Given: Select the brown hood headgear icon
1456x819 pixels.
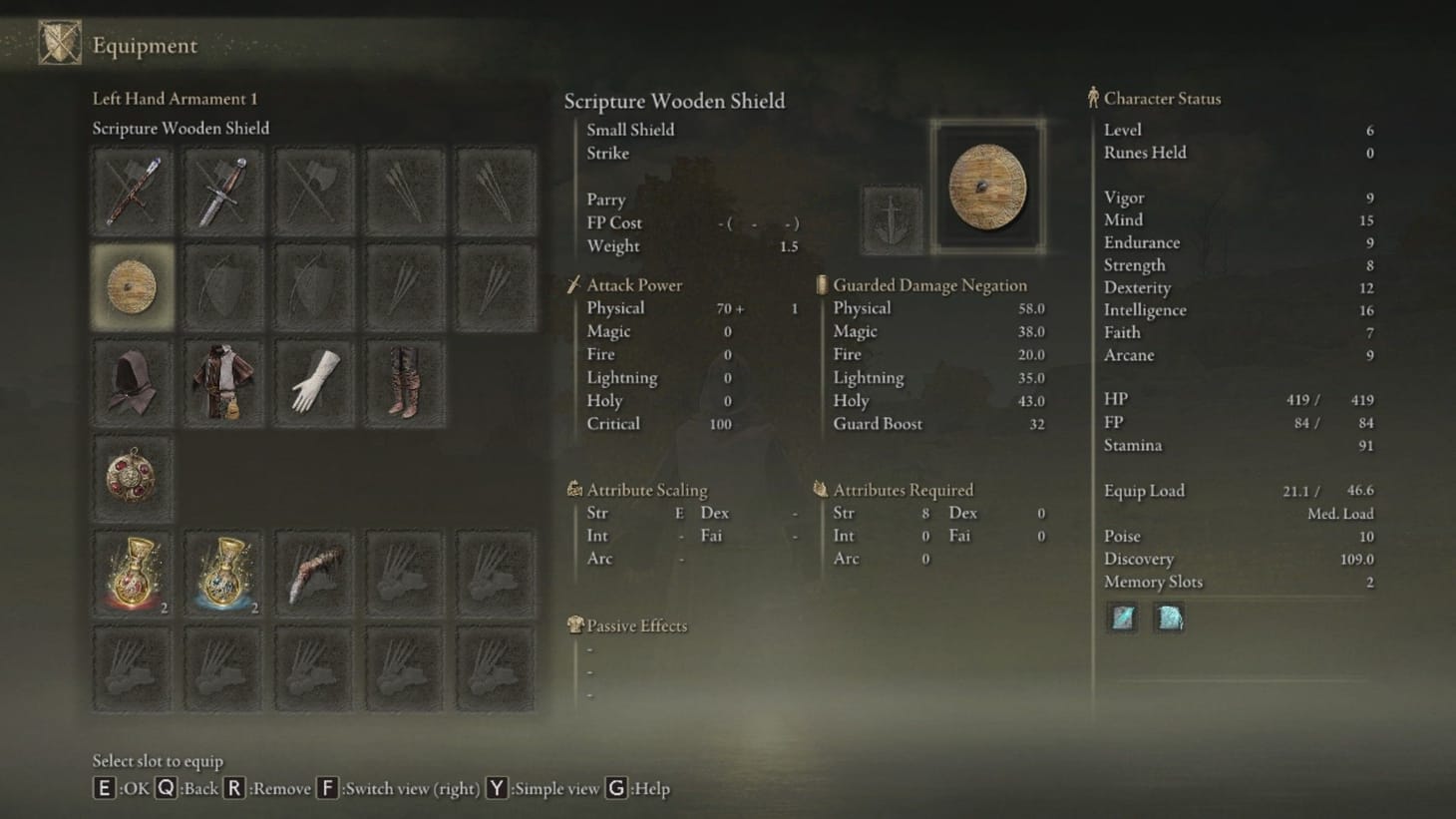Looking at the screenshot, I should pos(133,381).
